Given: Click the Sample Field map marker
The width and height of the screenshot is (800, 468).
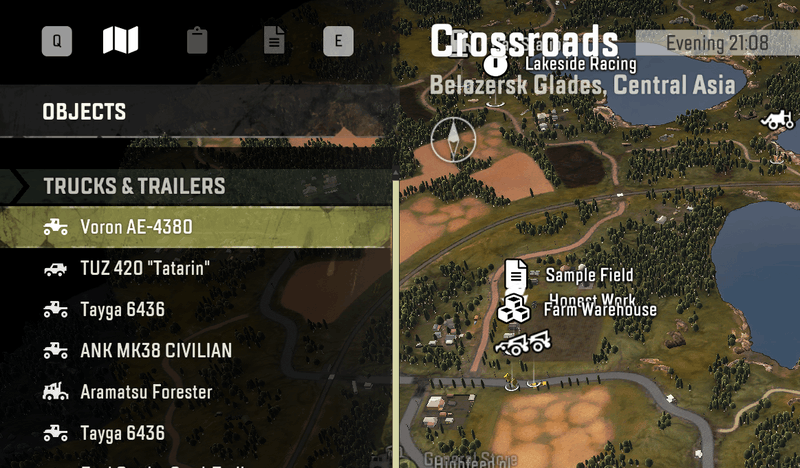Looking at the screenshot, I should pyautogui.click(x=516, y=274).
